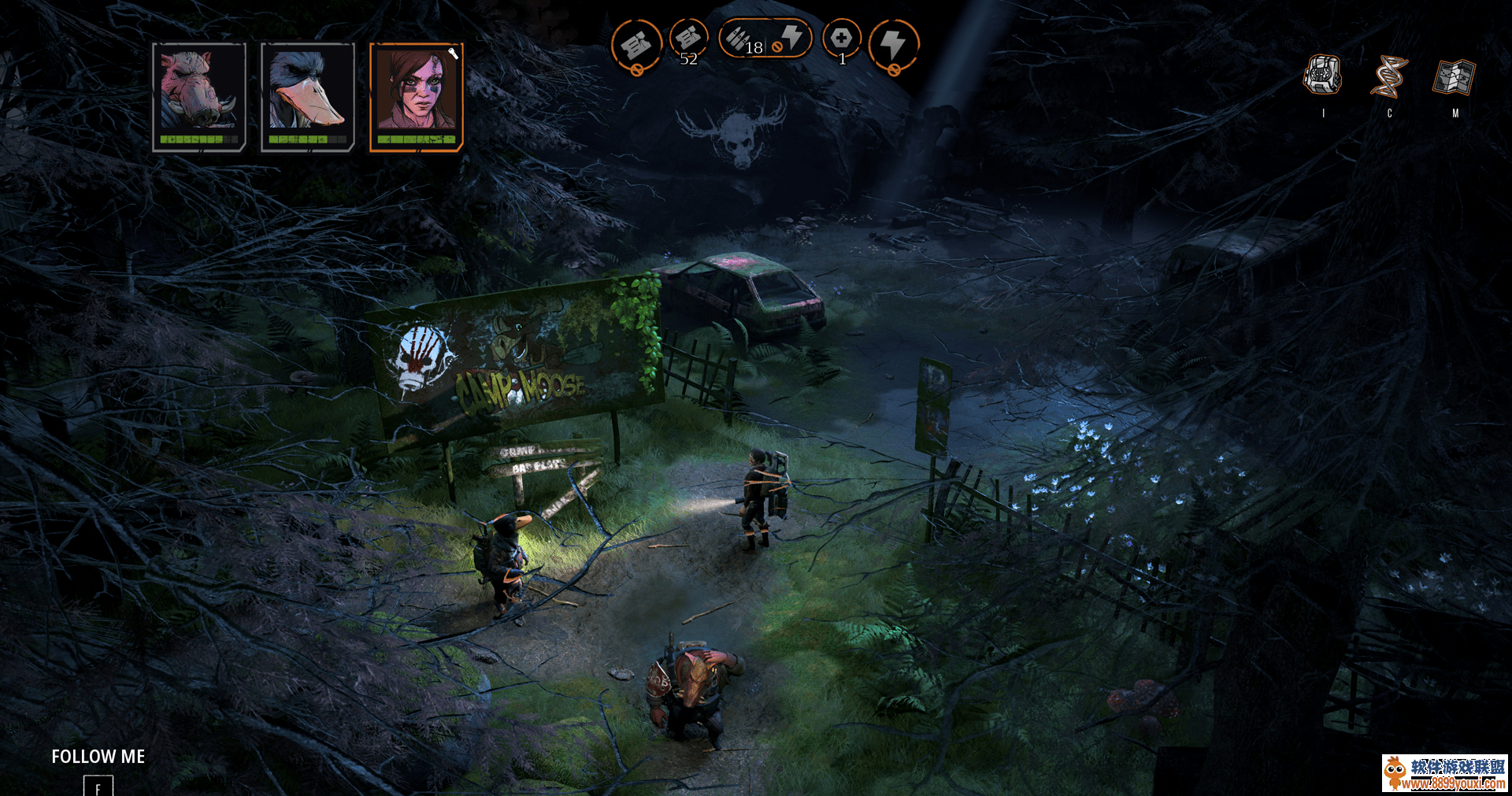The height and width of the screenshot is (796, 1512).
Task: Select the face-painted woman portrait
Action: 416,94
